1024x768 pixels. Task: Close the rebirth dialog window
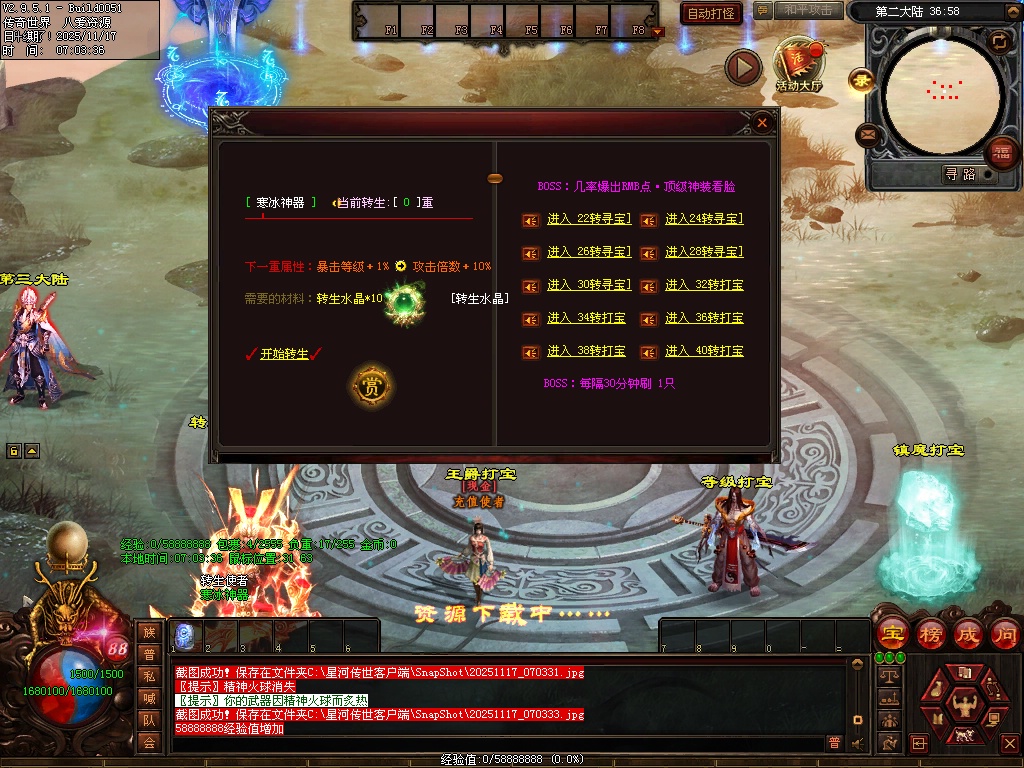762,123
